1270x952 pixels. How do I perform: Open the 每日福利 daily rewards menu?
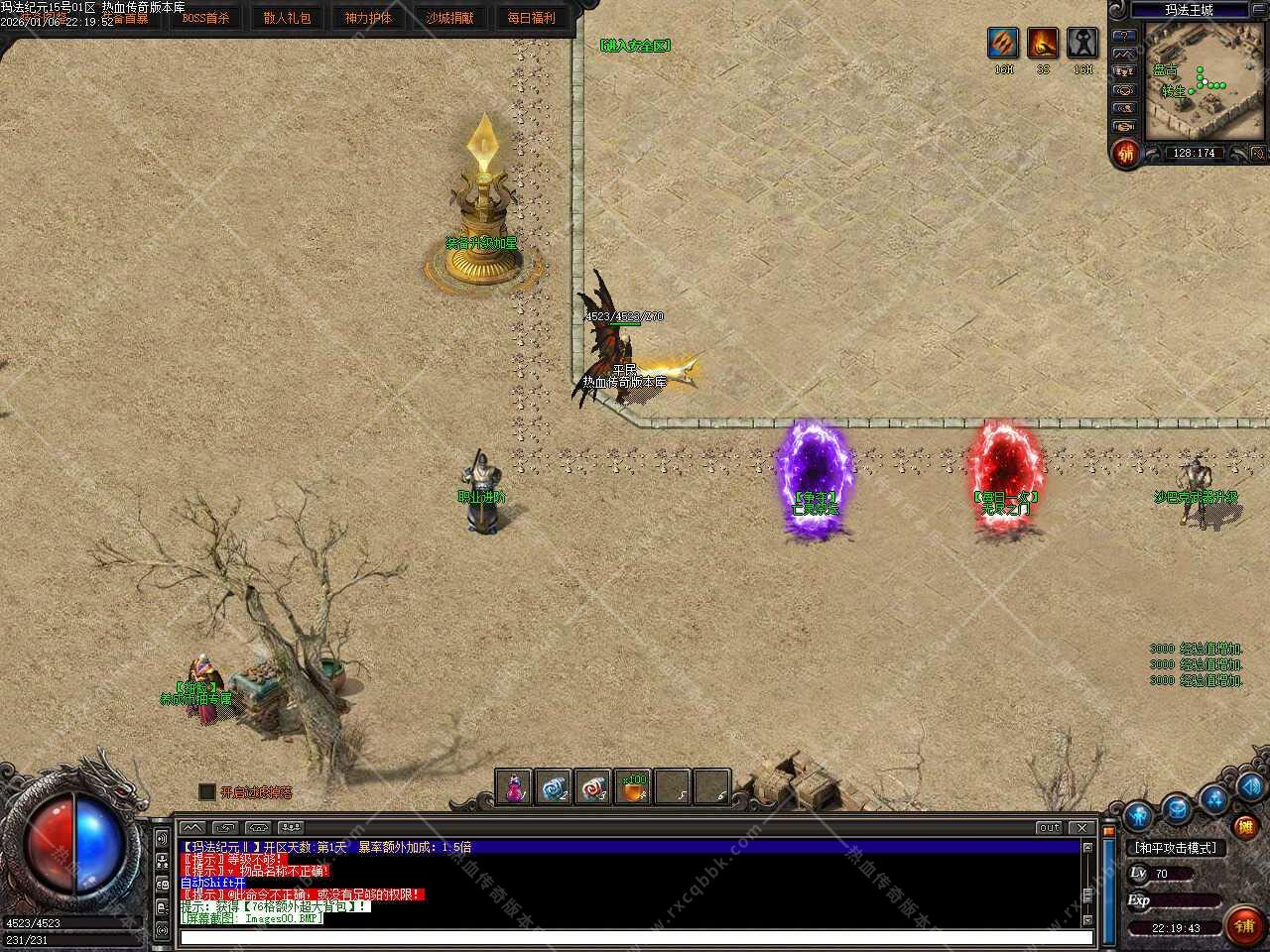531,18
